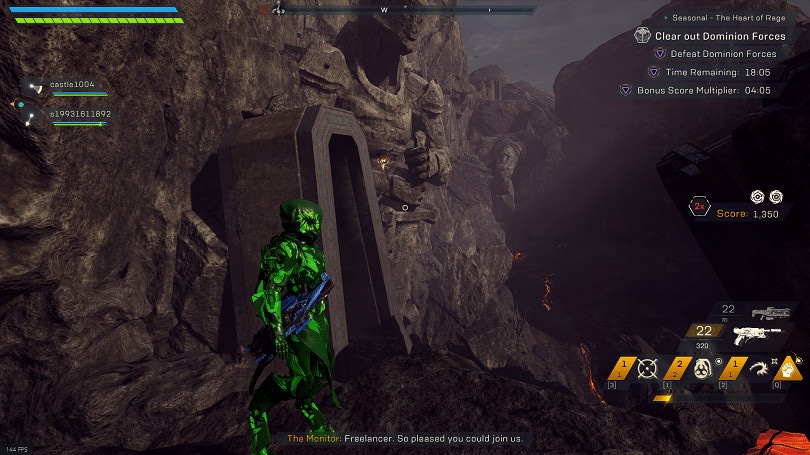The width and height of the screenshot is (810, 455).
Task: Click the compass bar at the top
Action: click(400, 10)
